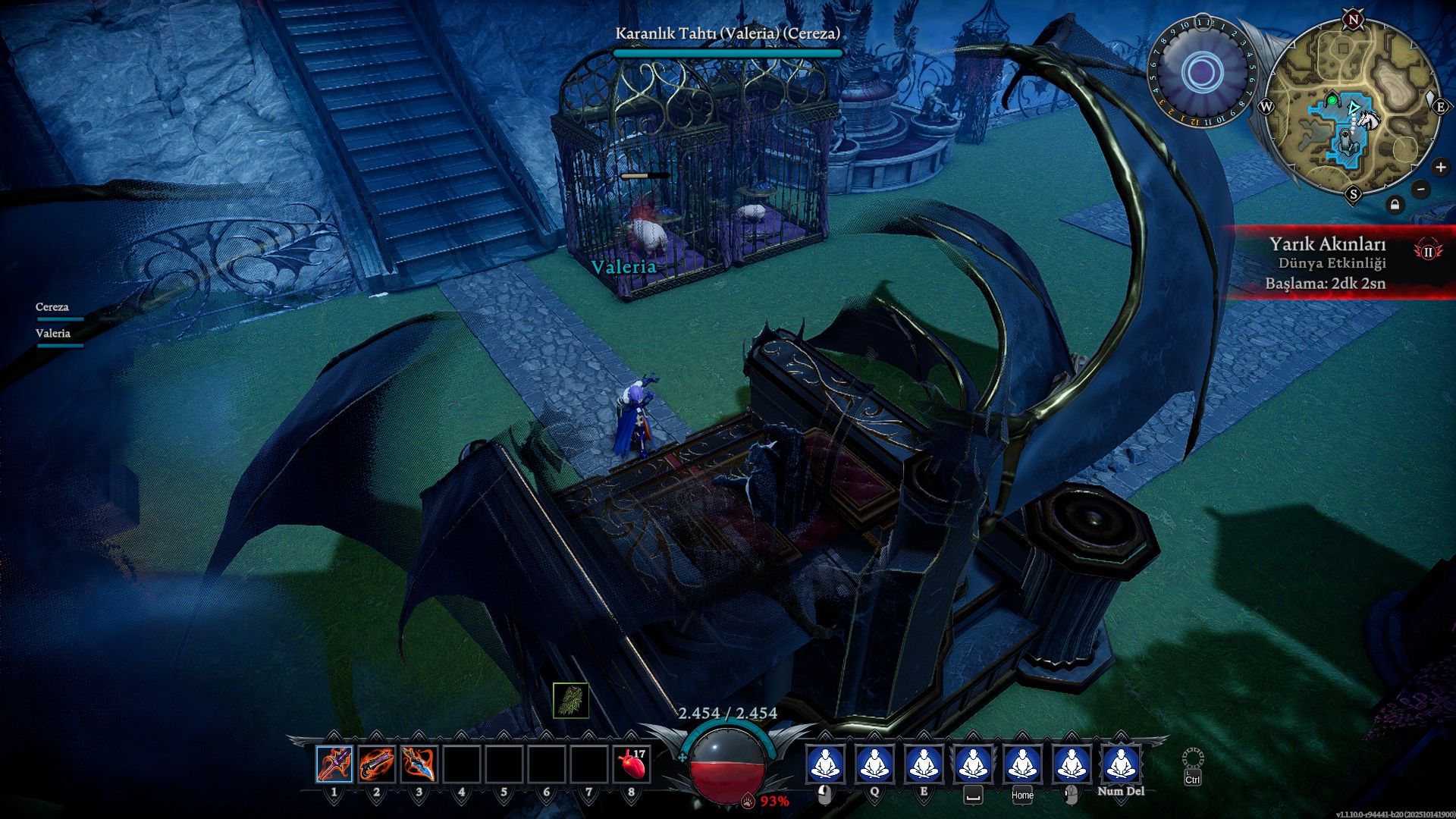Select the throne marker on the minimap
Image resolution: width=1456 pixels, height=819 pixels.
click(x=1345, y=141)
